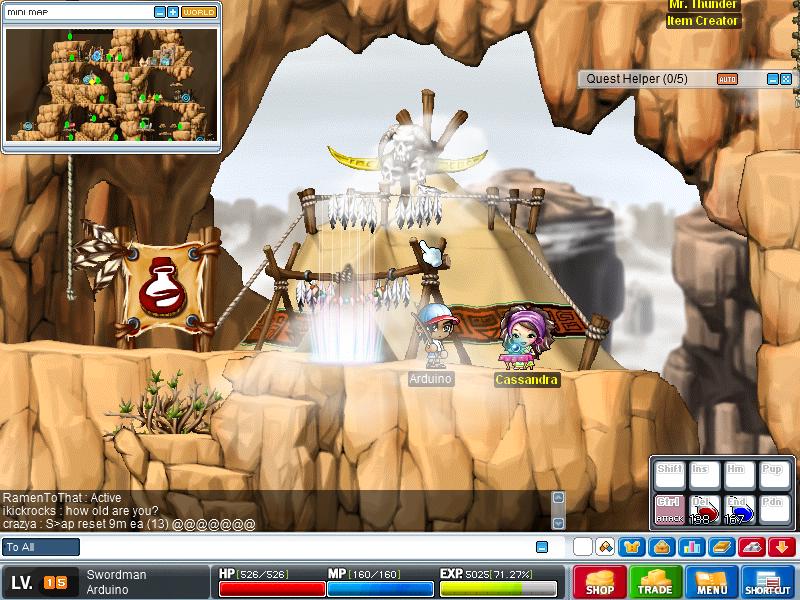800x600 pixels.
Task: Open the equipment shirt icon
Action: tap(631, 547)
